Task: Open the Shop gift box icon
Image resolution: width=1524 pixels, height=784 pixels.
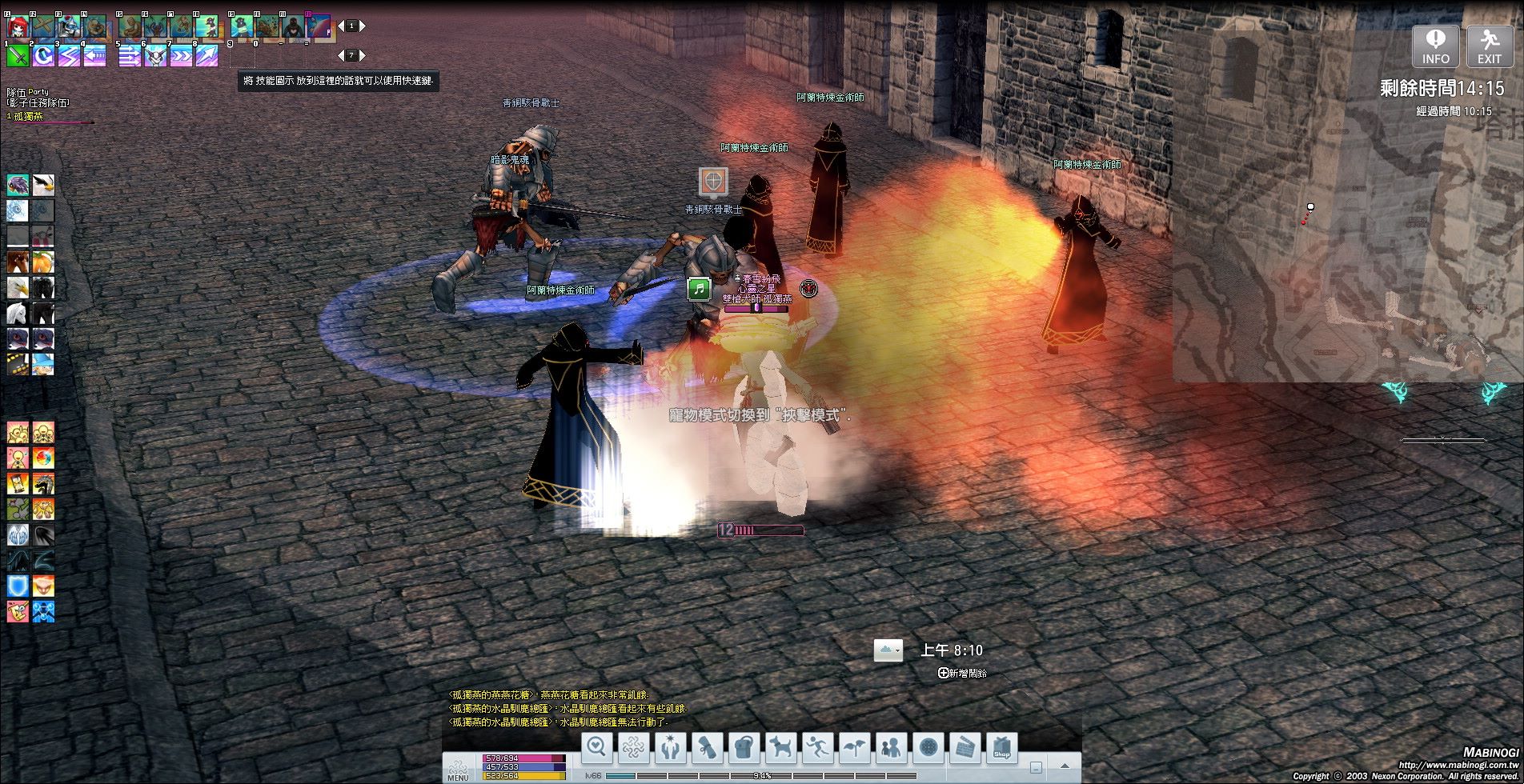Action: coord(1001,747)
